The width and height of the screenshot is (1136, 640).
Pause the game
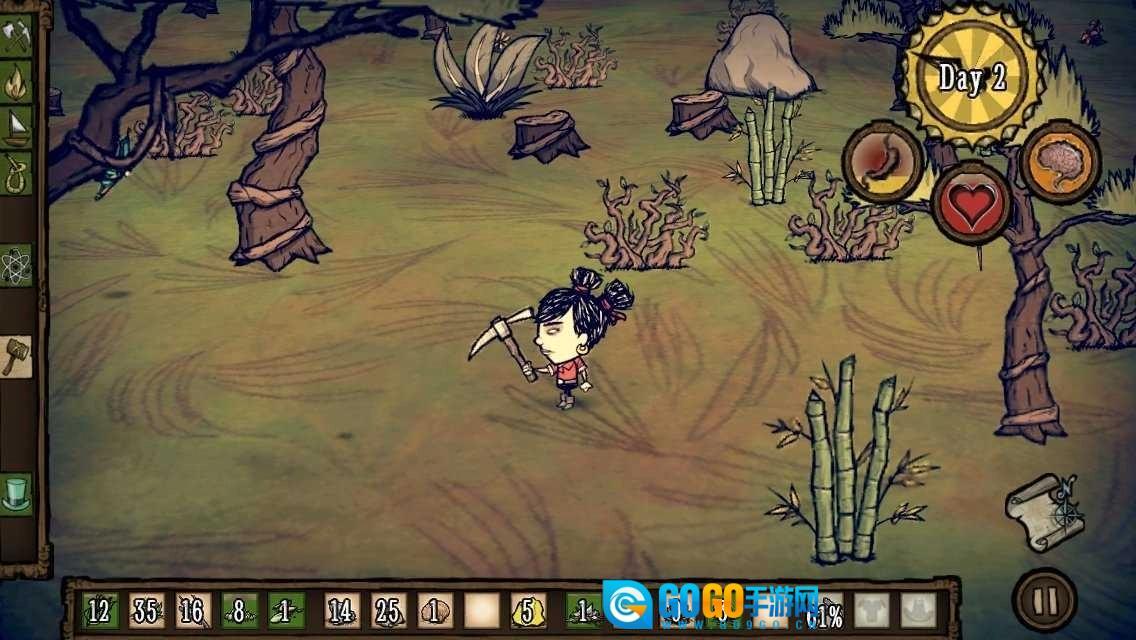coord(1044,600)
